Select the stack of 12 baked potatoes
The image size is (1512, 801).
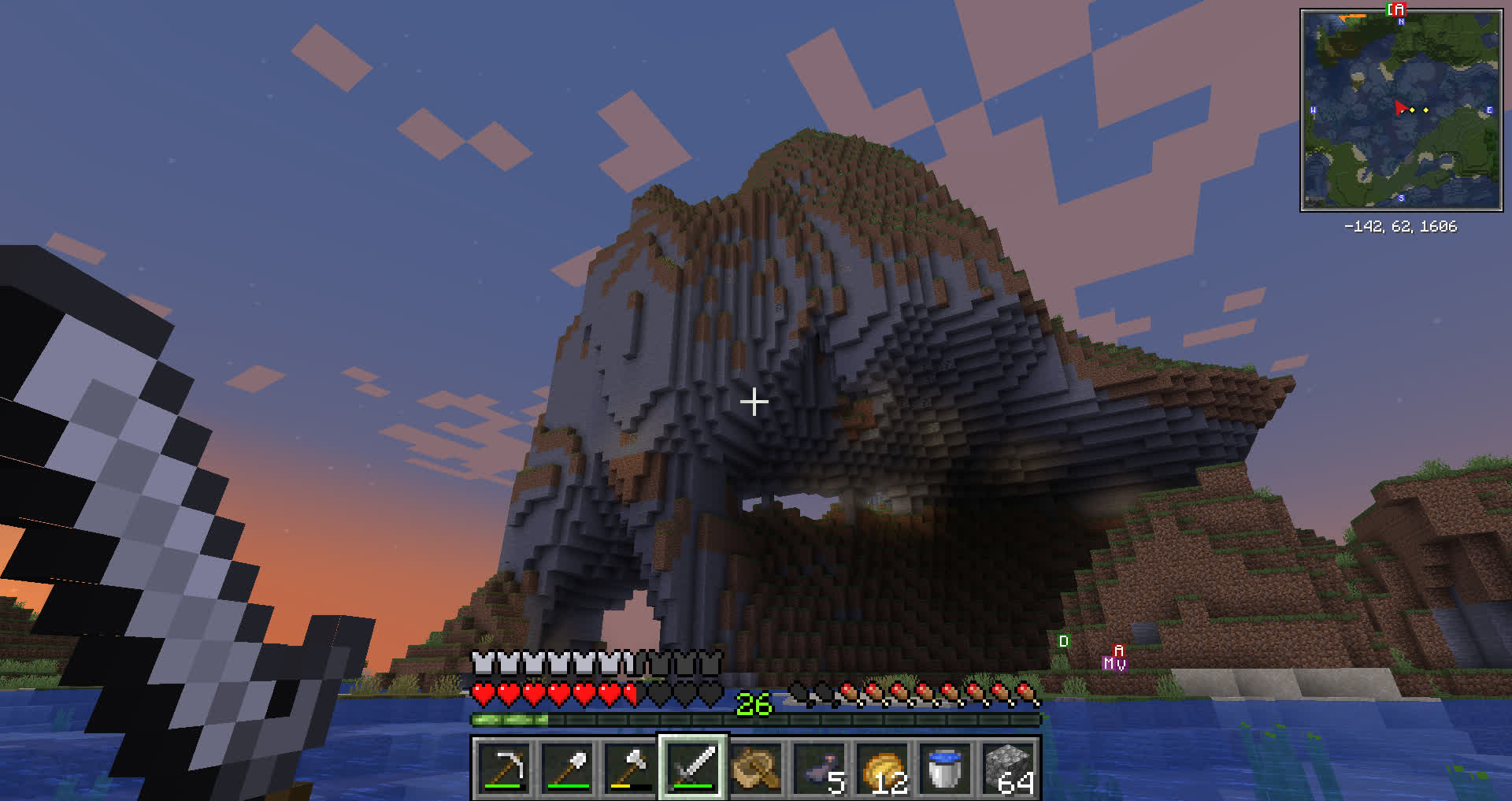point(882,768)
